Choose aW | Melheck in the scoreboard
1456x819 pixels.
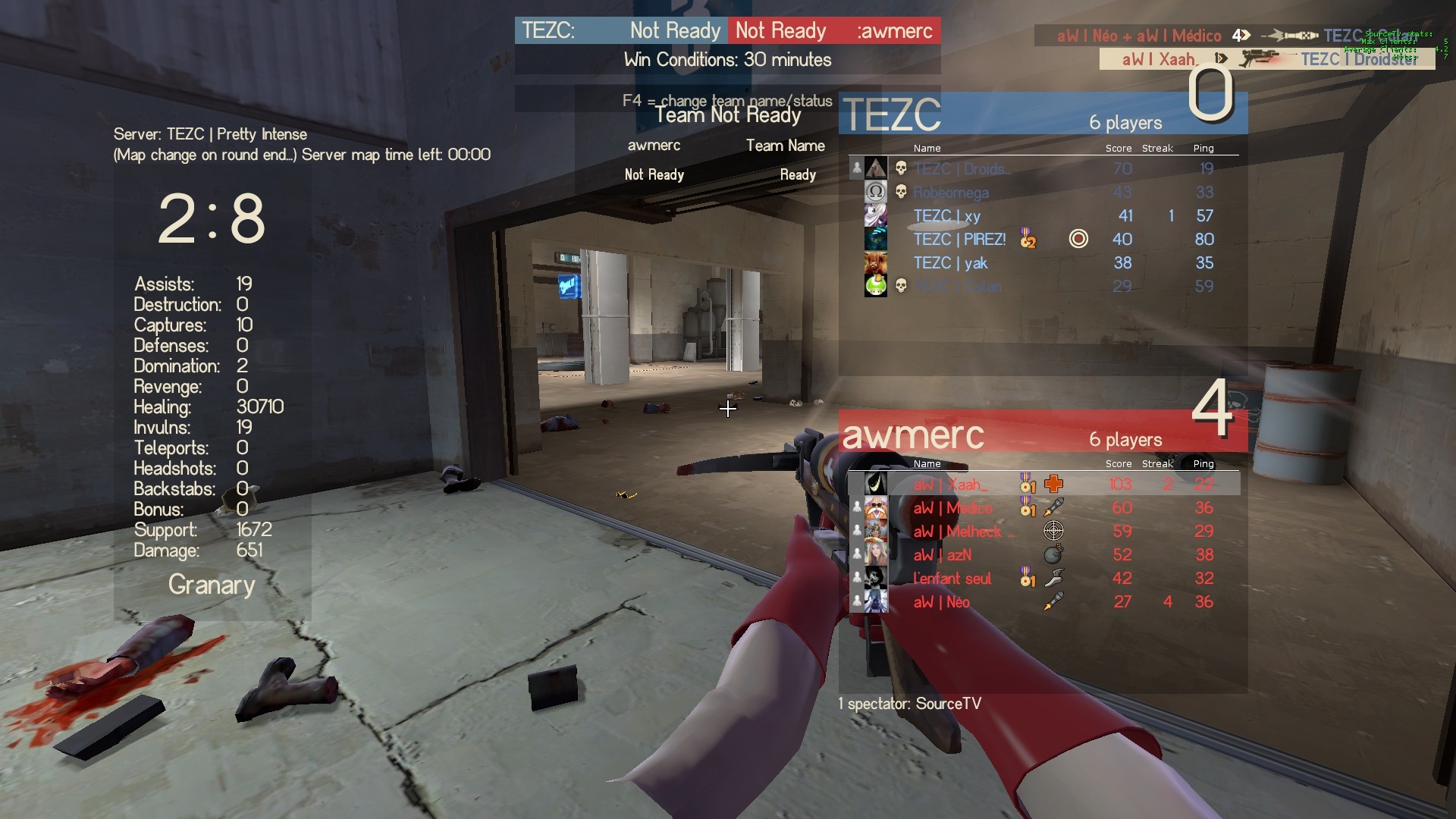click(x=957, y=532)
